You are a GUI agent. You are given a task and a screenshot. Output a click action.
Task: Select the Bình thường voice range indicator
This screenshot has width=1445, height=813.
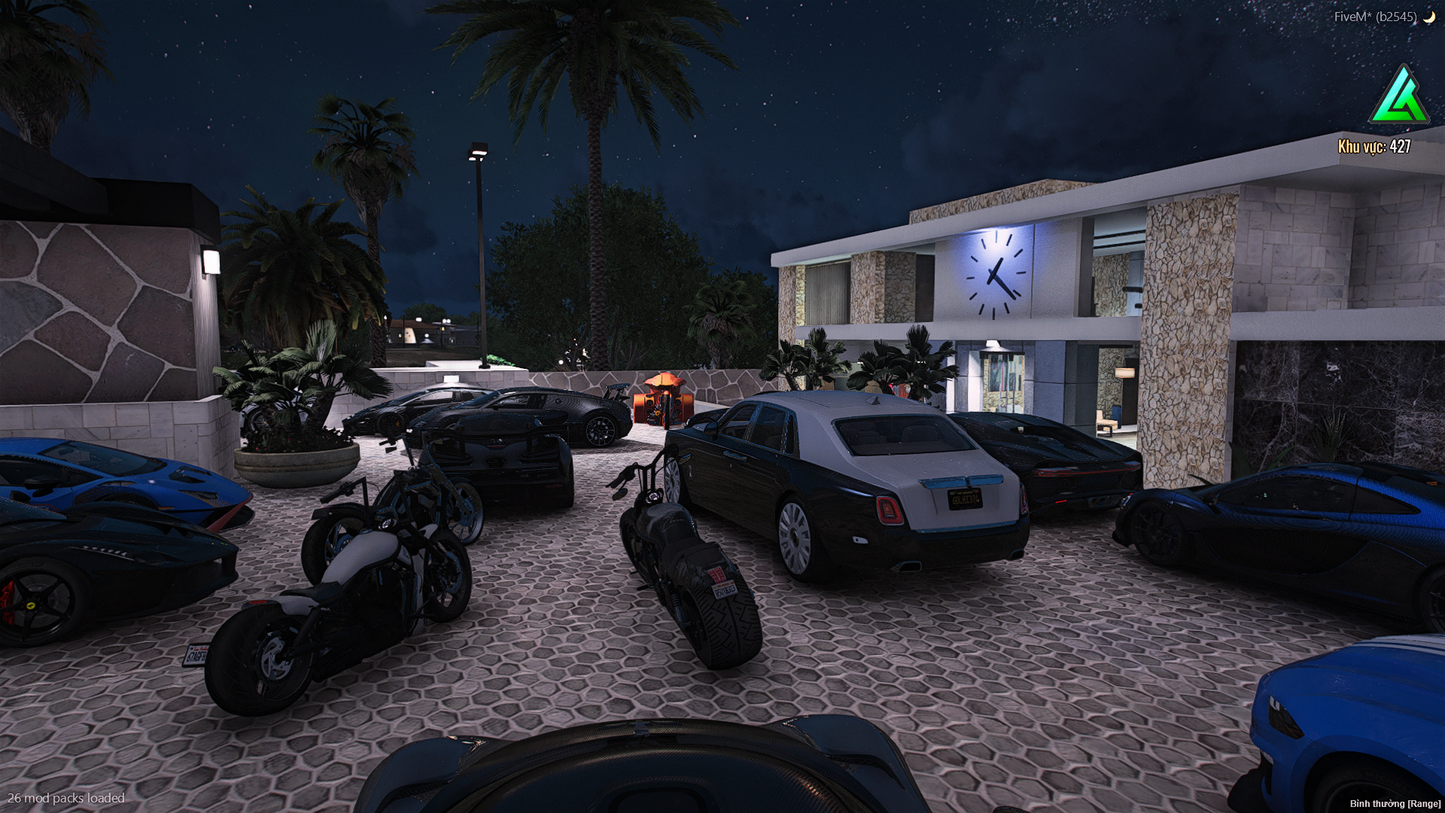tap(1395, 803)
